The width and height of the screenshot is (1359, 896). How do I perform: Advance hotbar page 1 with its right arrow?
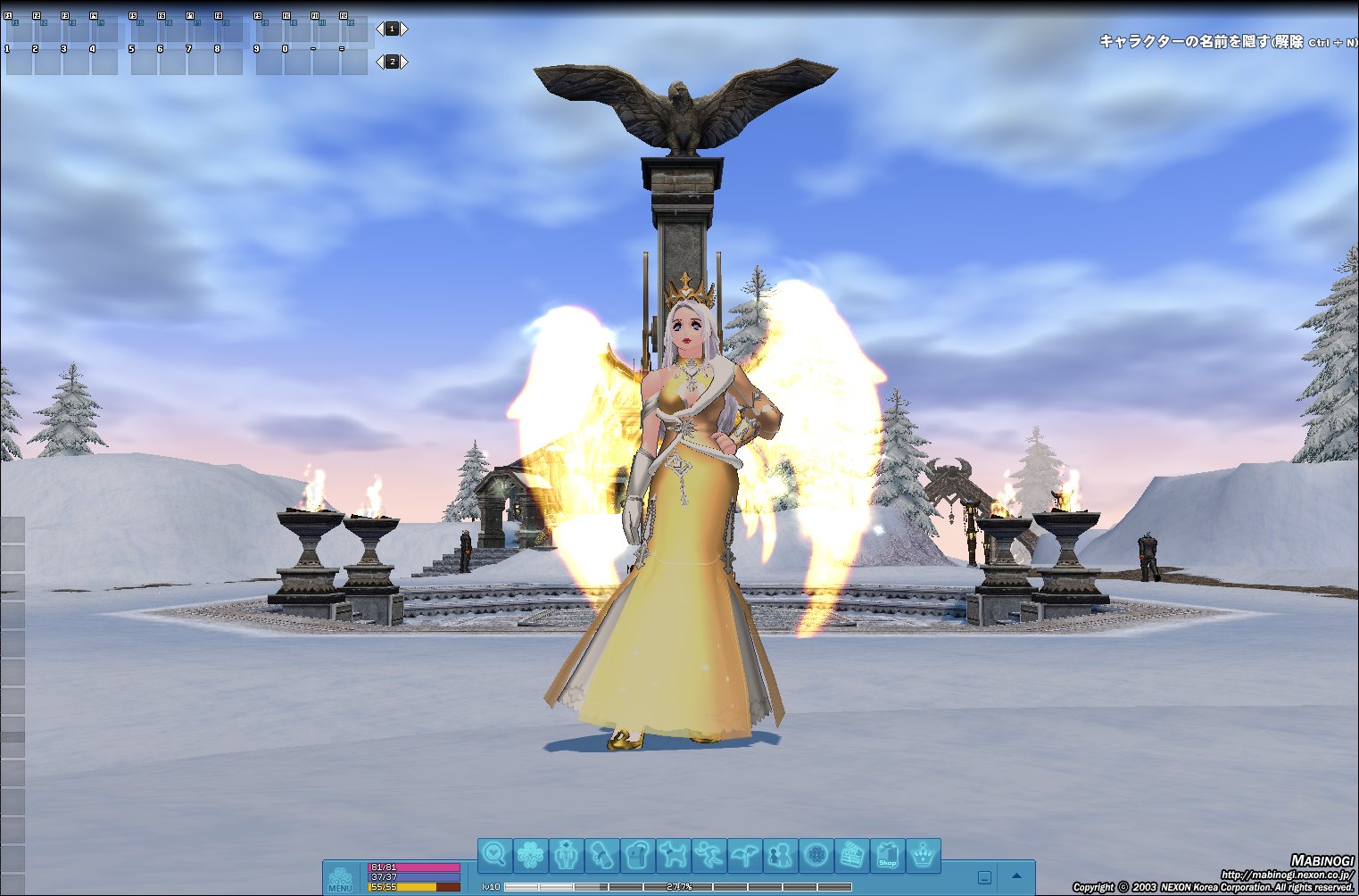pyautogui.click(x=404, y=29)
